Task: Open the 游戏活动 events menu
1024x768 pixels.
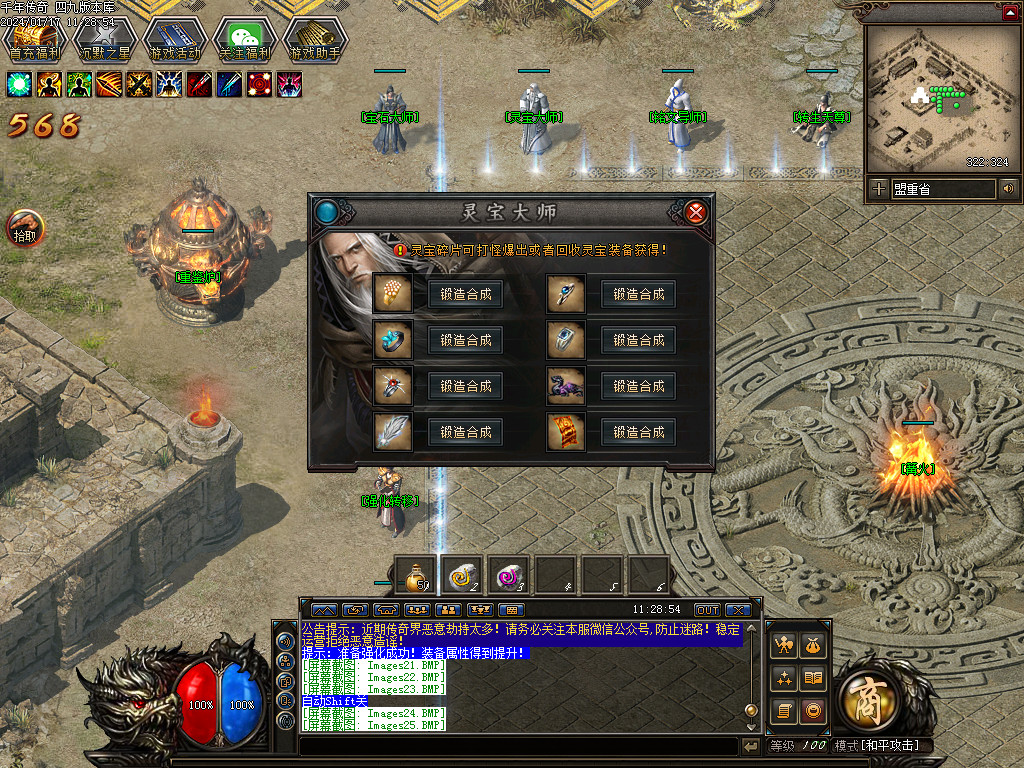Action: click(x=175, y=39)
